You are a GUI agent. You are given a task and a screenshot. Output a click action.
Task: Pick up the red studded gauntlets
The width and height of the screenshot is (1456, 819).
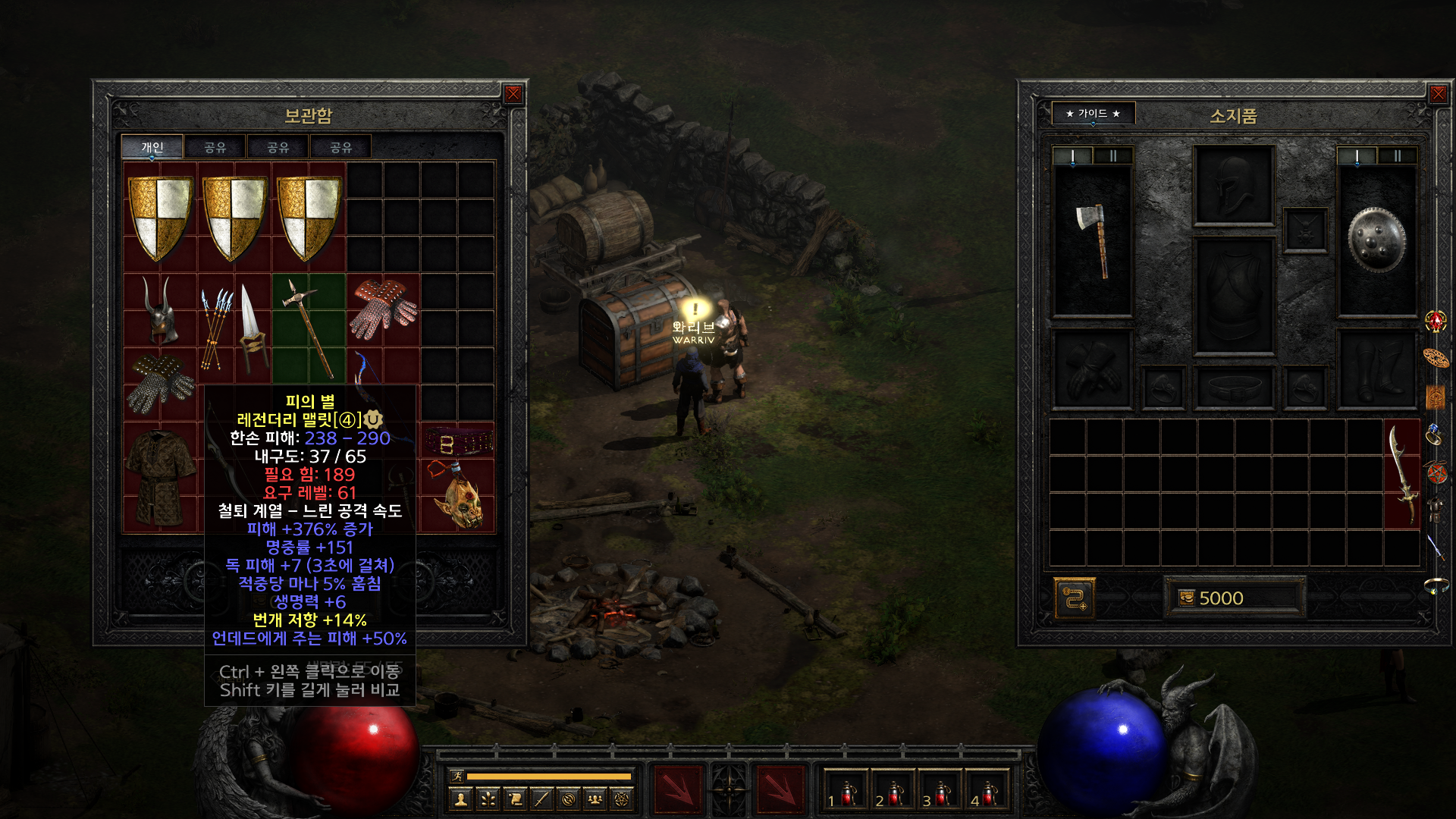tap(383, 309)
